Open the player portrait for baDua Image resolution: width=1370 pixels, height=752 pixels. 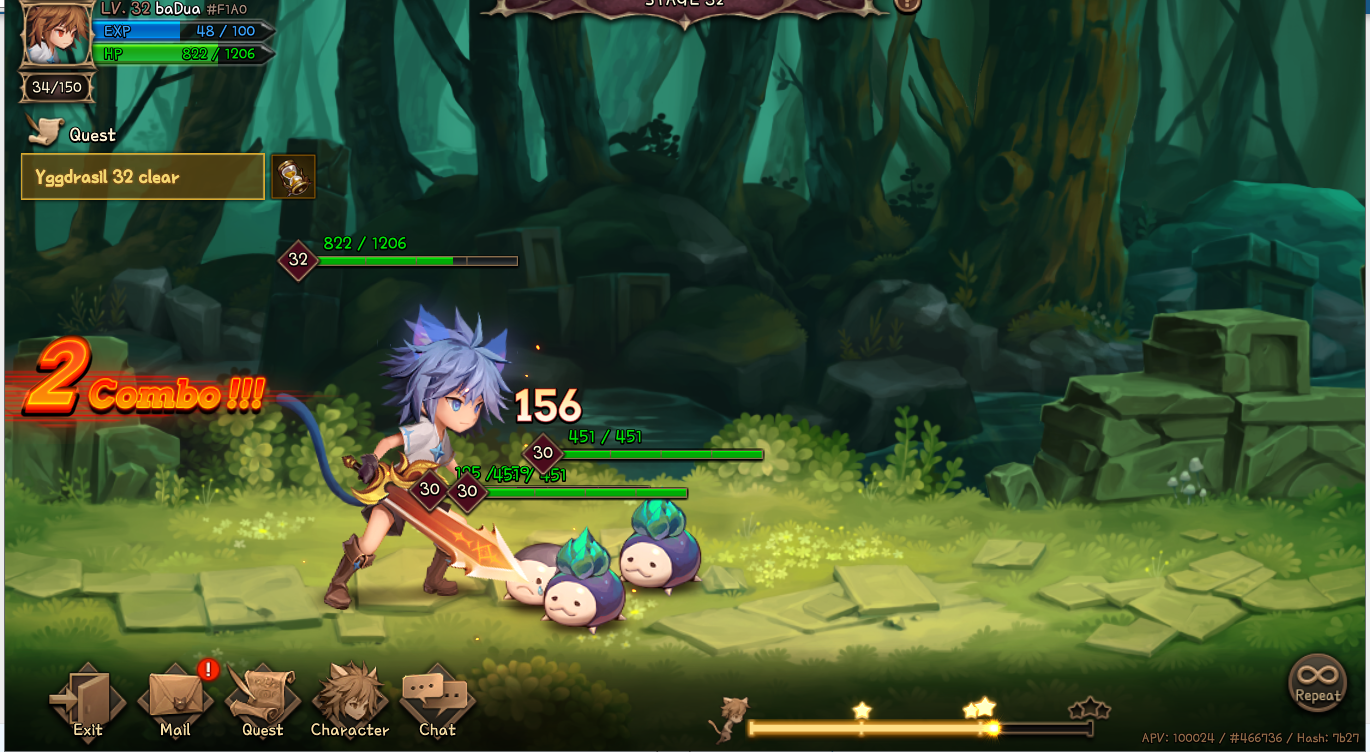pos(57,34)
